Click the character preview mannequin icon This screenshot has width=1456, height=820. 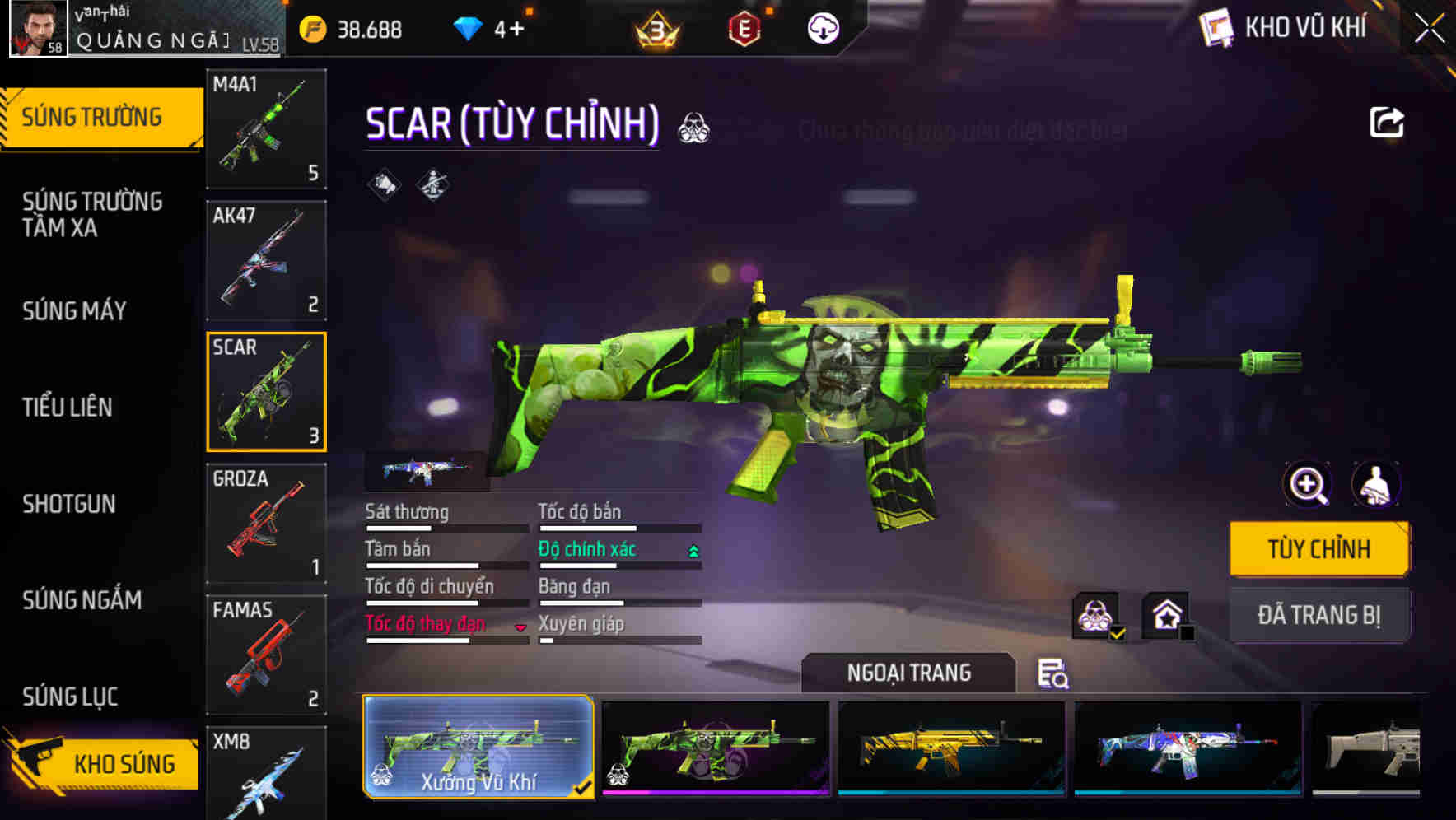coord(1376,485)
